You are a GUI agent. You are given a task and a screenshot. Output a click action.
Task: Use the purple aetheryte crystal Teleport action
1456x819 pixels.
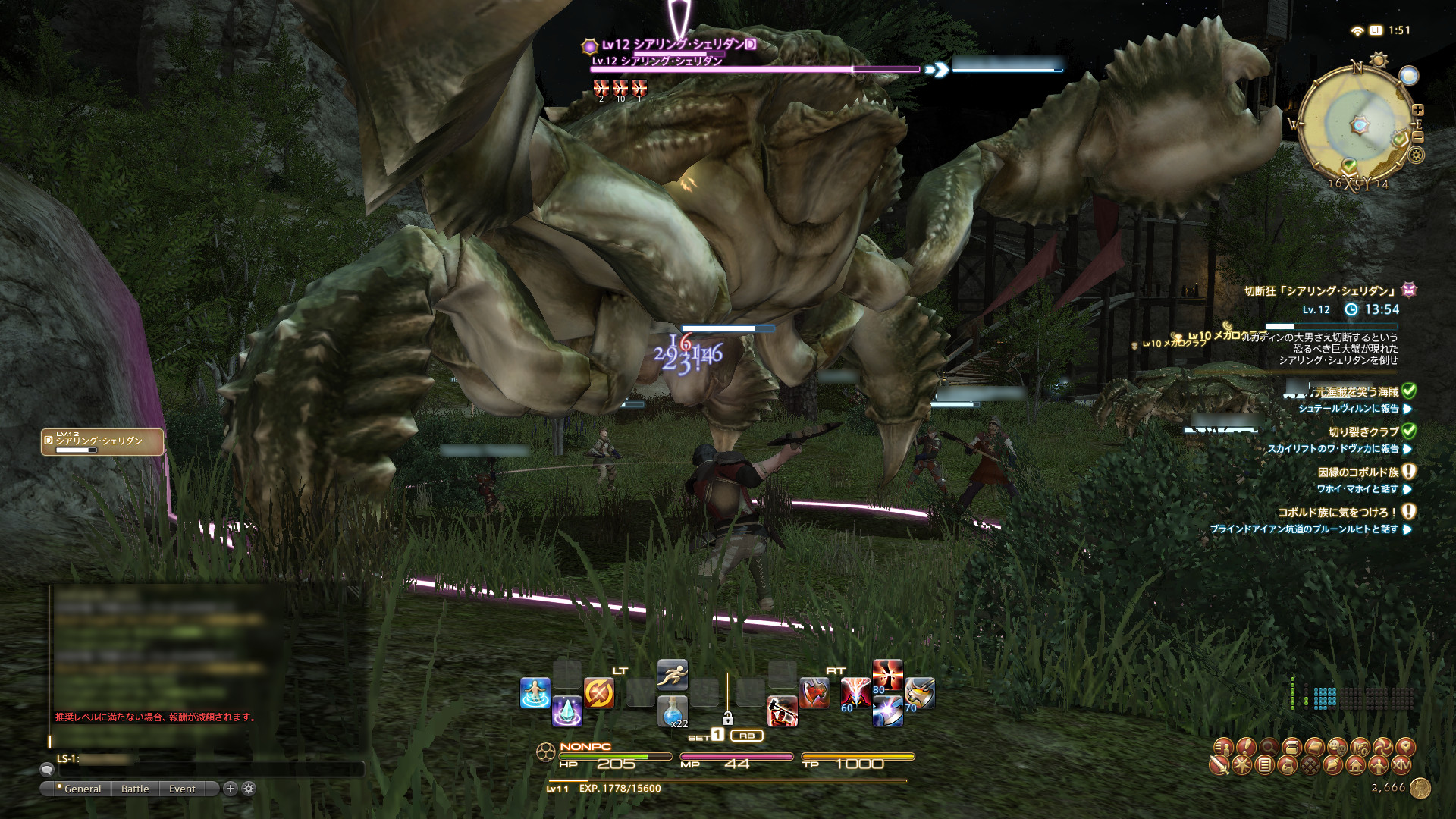[566, 711]
